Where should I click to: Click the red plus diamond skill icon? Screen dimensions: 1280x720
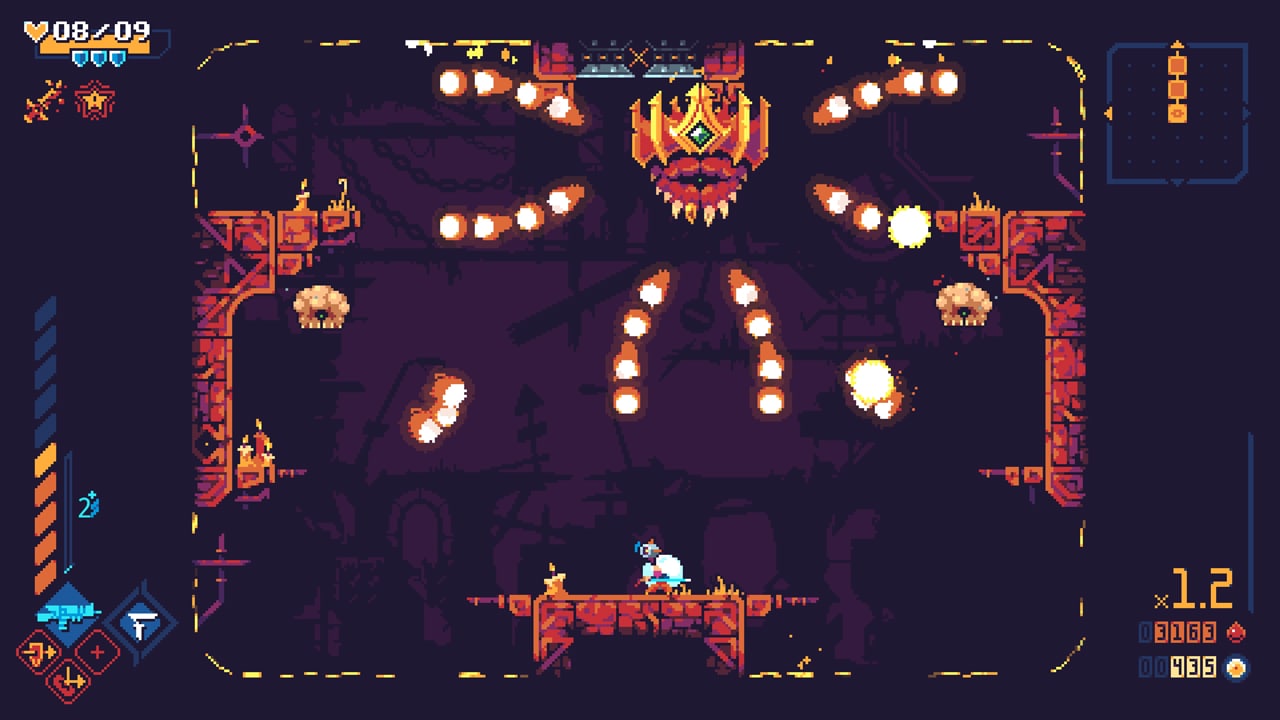pyautogui.click(x=97, y=653)
